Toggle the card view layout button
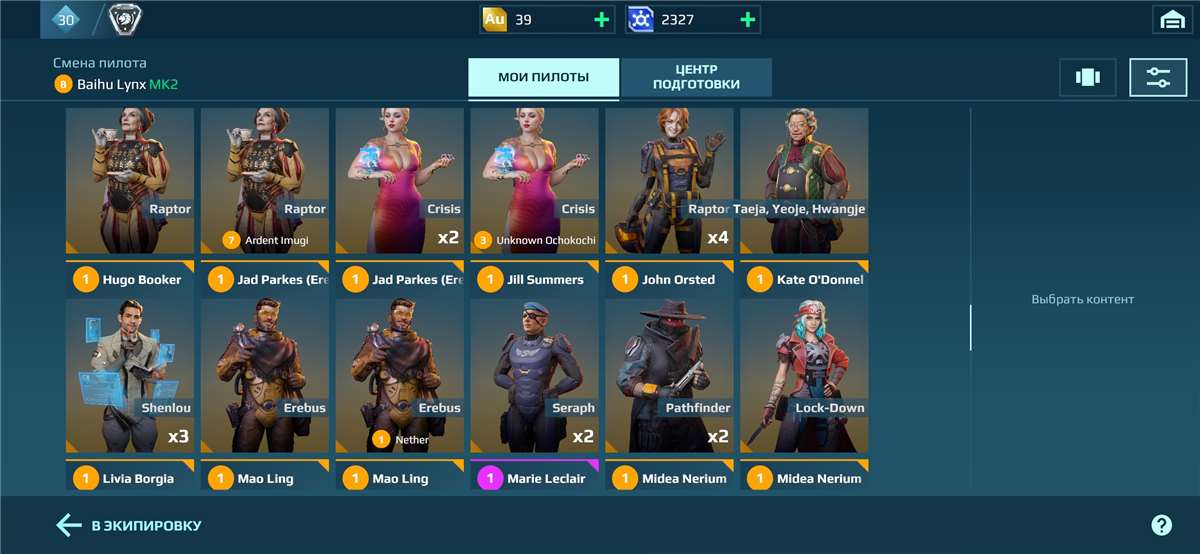This screenshot has width=1200, height=554. click(x=1087, y=77)
